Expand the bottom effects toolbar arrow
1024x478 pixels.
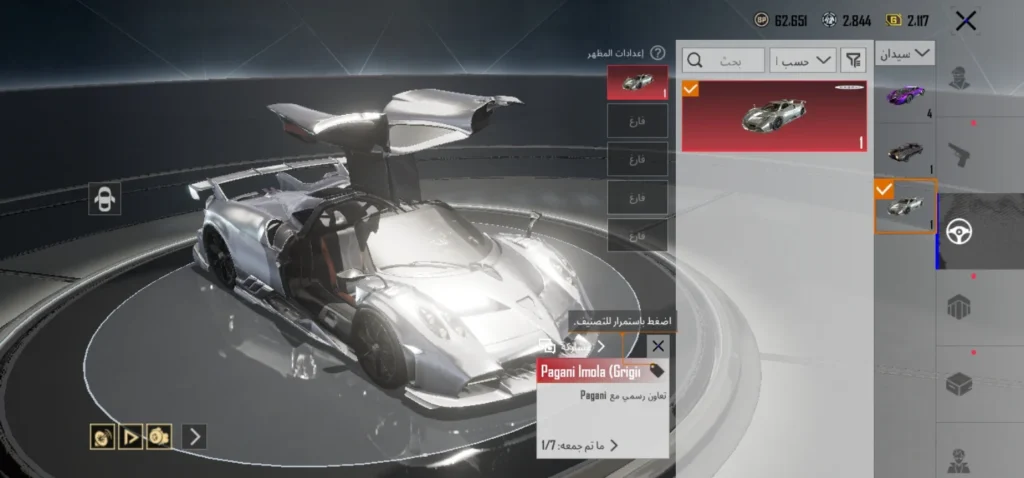[x=194, y=436]
